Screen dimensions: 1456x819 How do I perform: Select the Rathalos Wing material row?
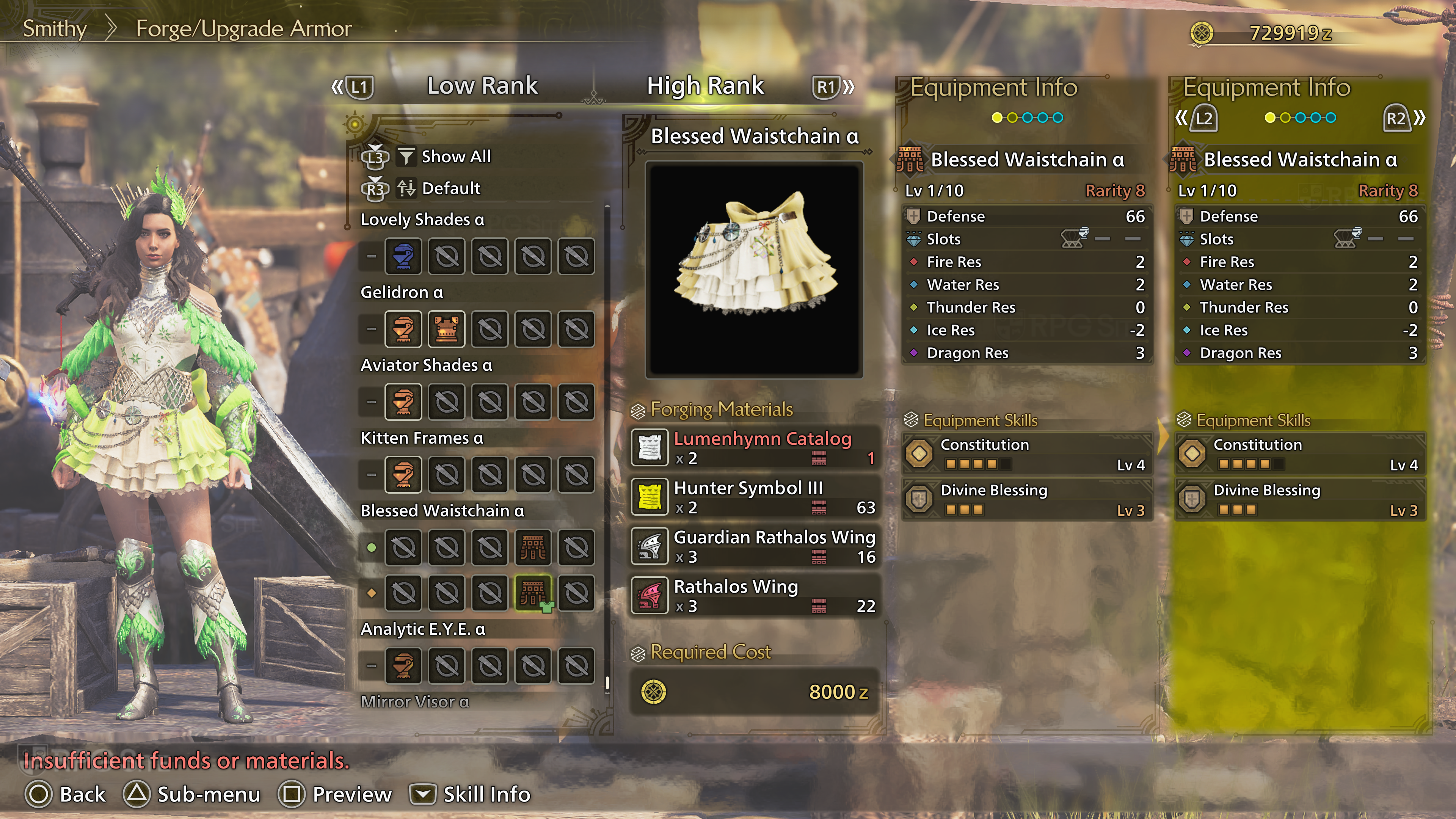(x=755, y=595)
